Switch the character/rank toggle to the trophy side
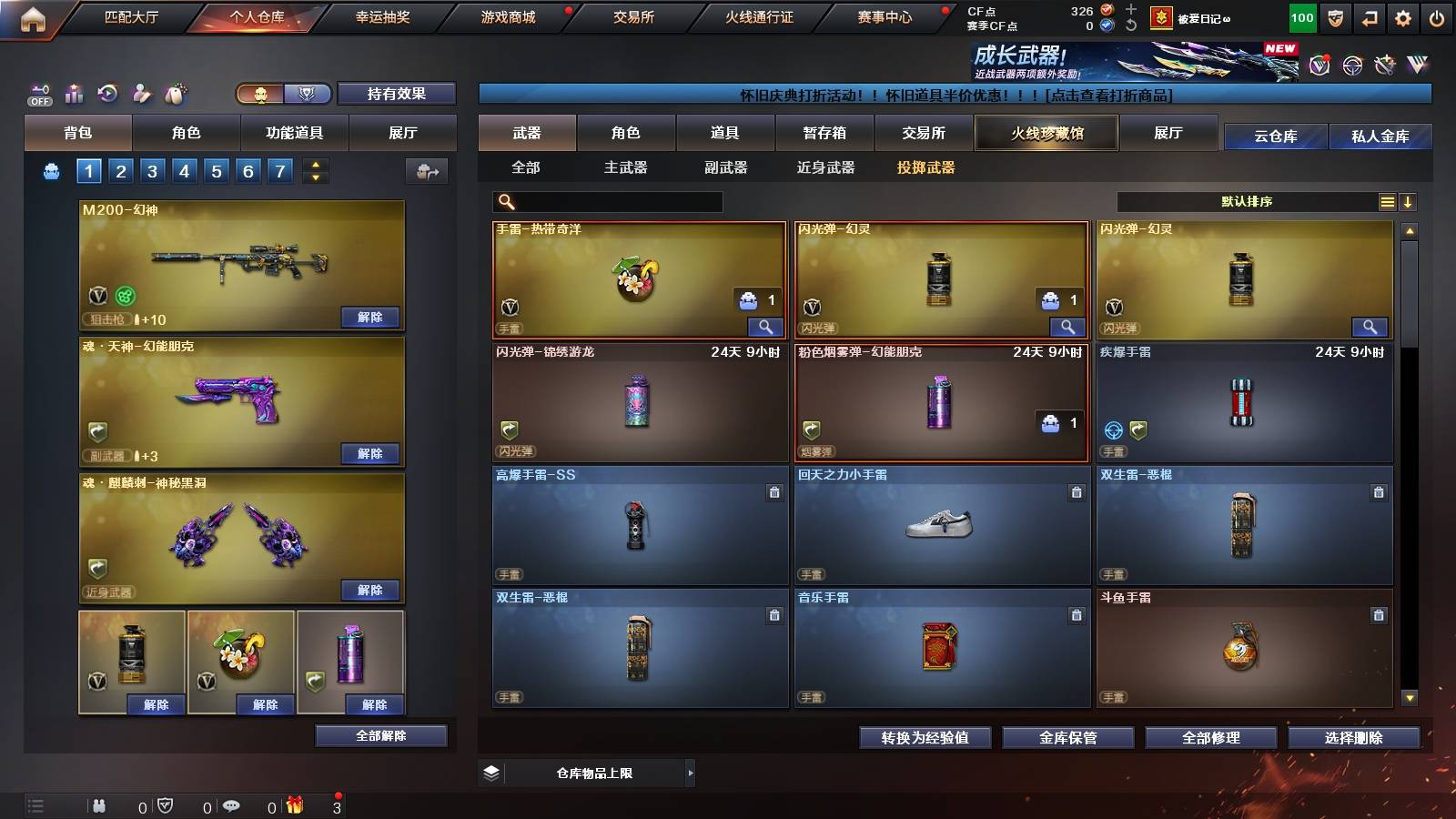The height and width of the screenshot is (819, 1456). [x=308, y=94]
